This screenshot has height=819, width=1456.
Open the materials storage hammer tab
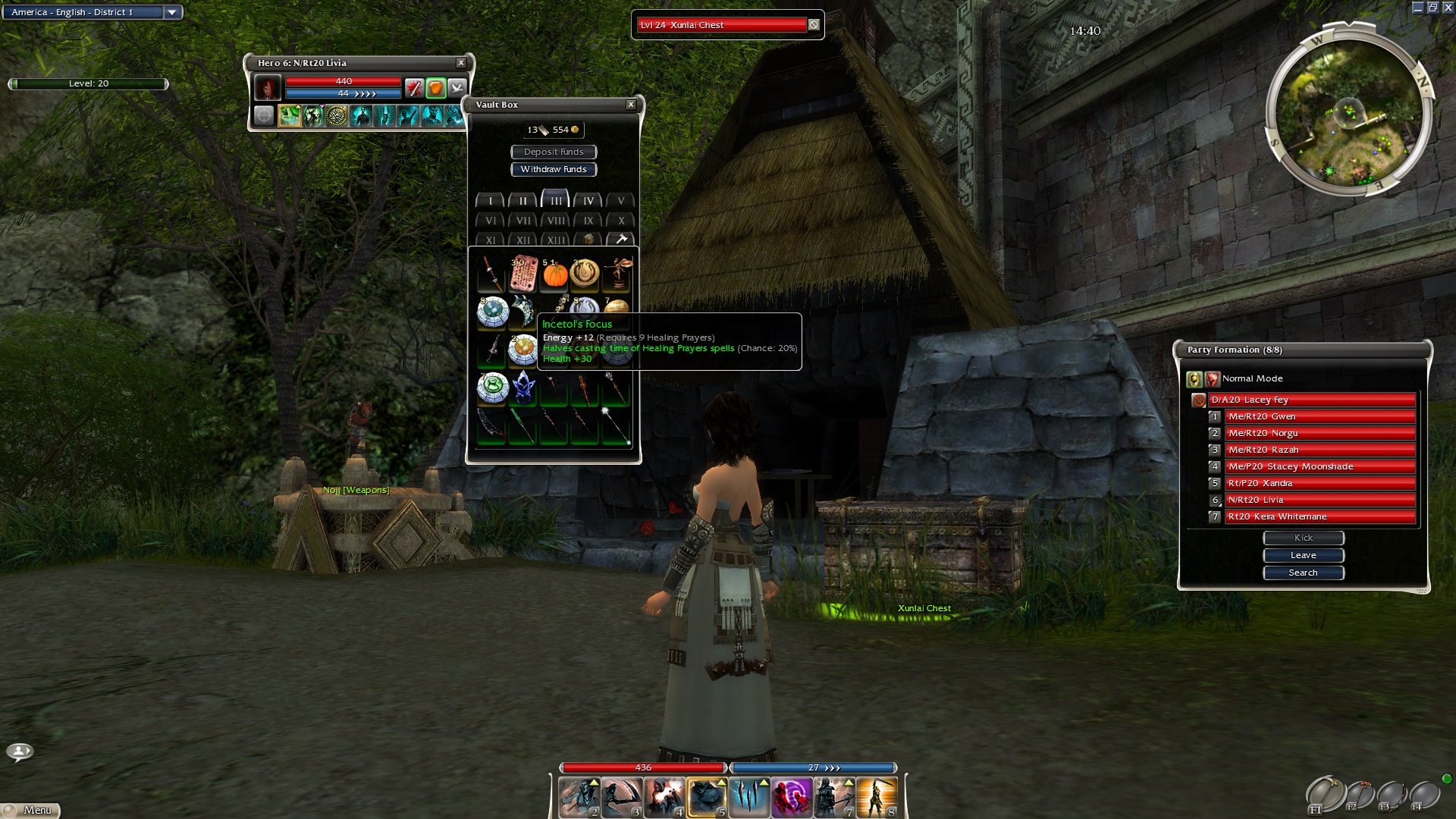click(621, 240)
